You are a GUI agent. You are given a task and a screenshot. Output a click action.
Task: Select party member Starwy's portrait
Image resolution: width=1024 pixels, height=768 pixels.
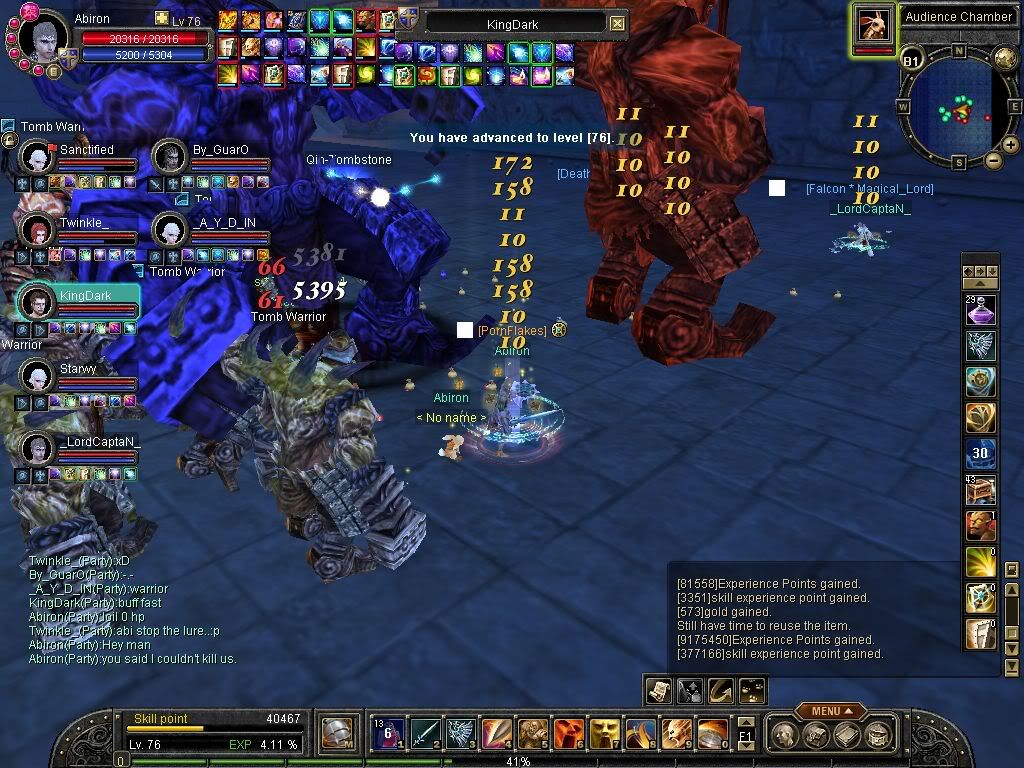click(x=37, y=376)
